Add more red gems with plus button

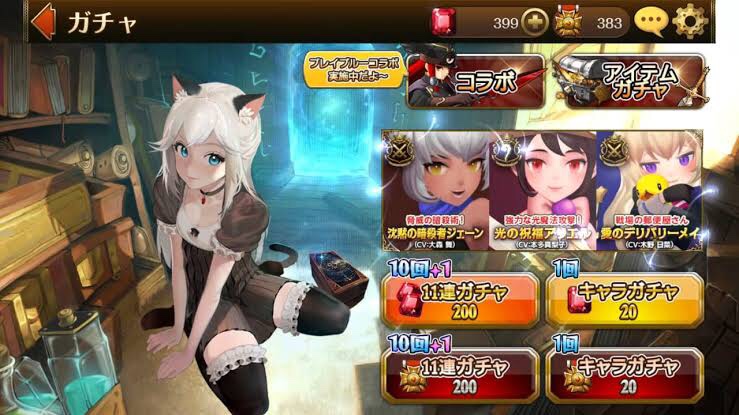pyautogui.click(x=535, y=21)
